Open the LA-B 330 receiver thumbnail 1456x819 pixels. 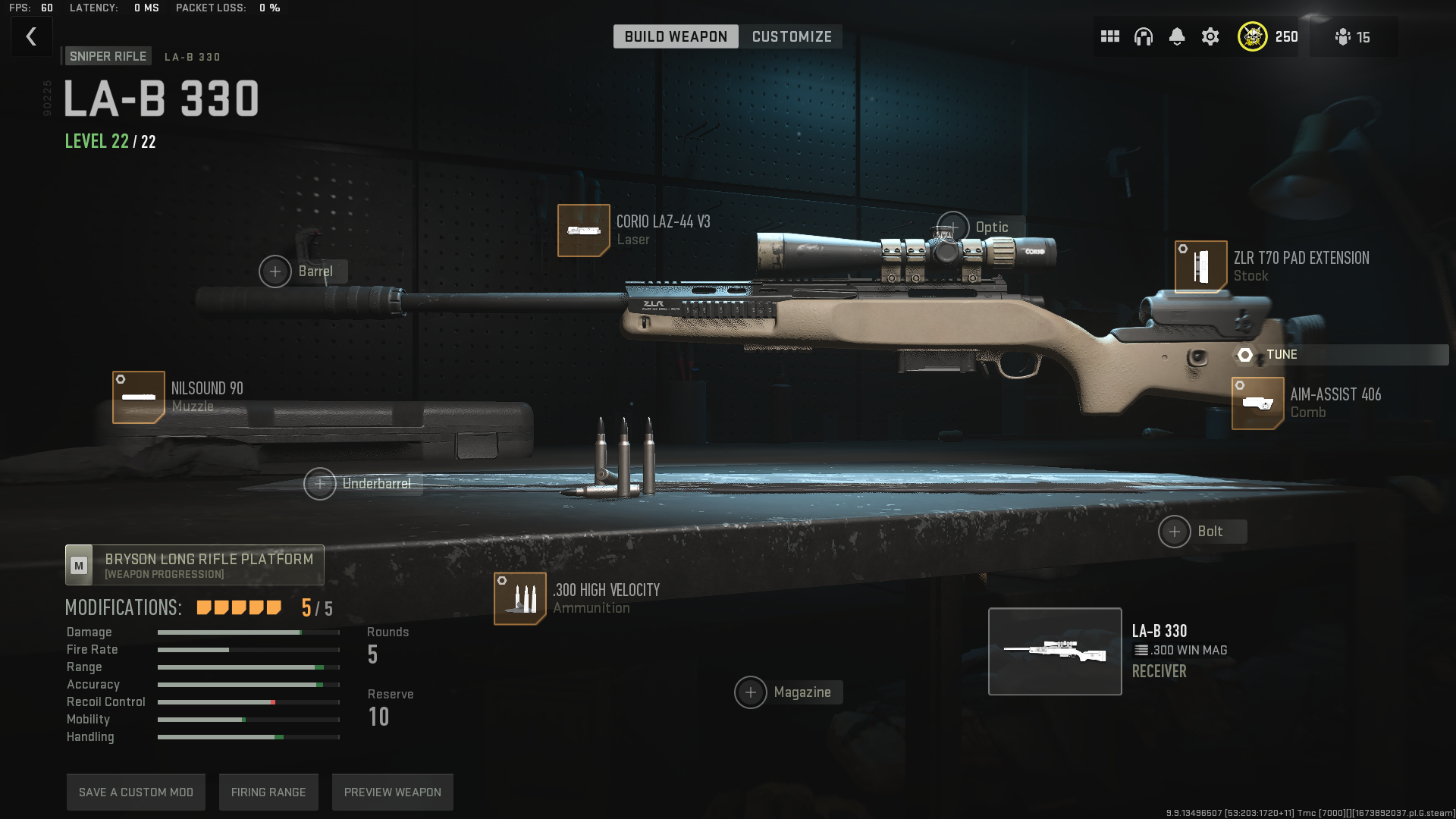1054,651
